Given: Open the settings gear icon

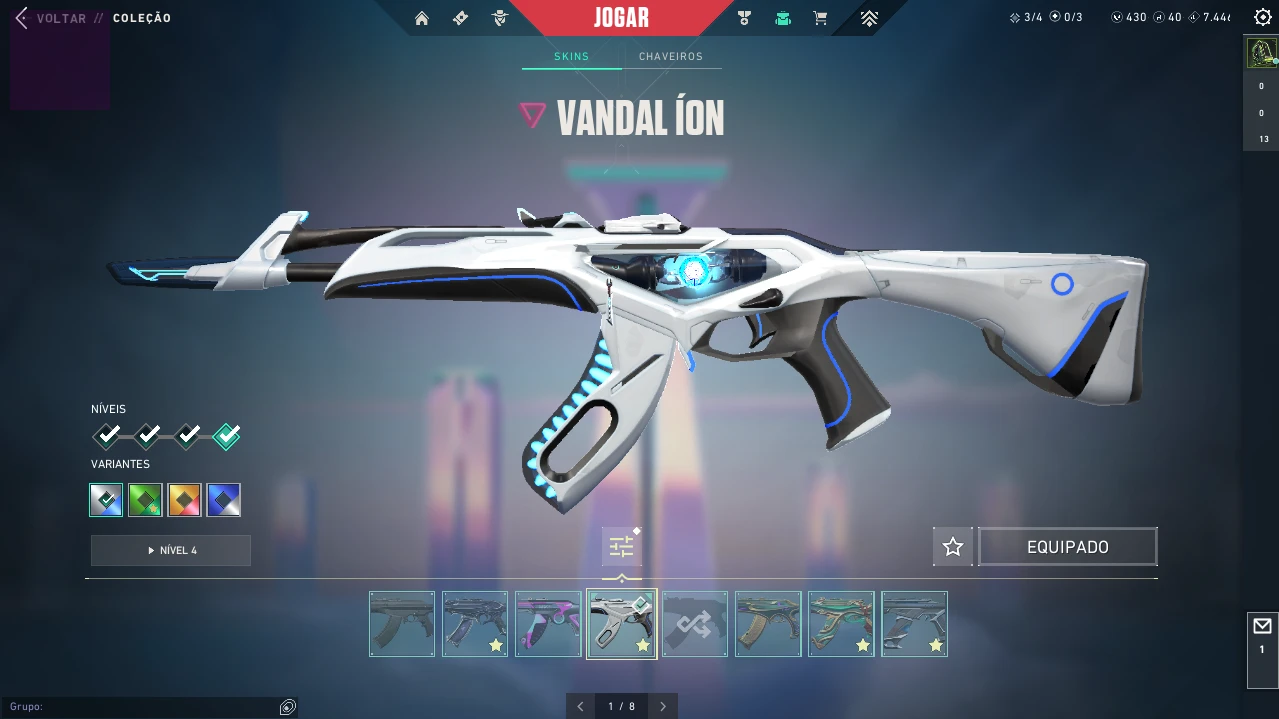Looking at the screenshot, I should coord(1262,17).
